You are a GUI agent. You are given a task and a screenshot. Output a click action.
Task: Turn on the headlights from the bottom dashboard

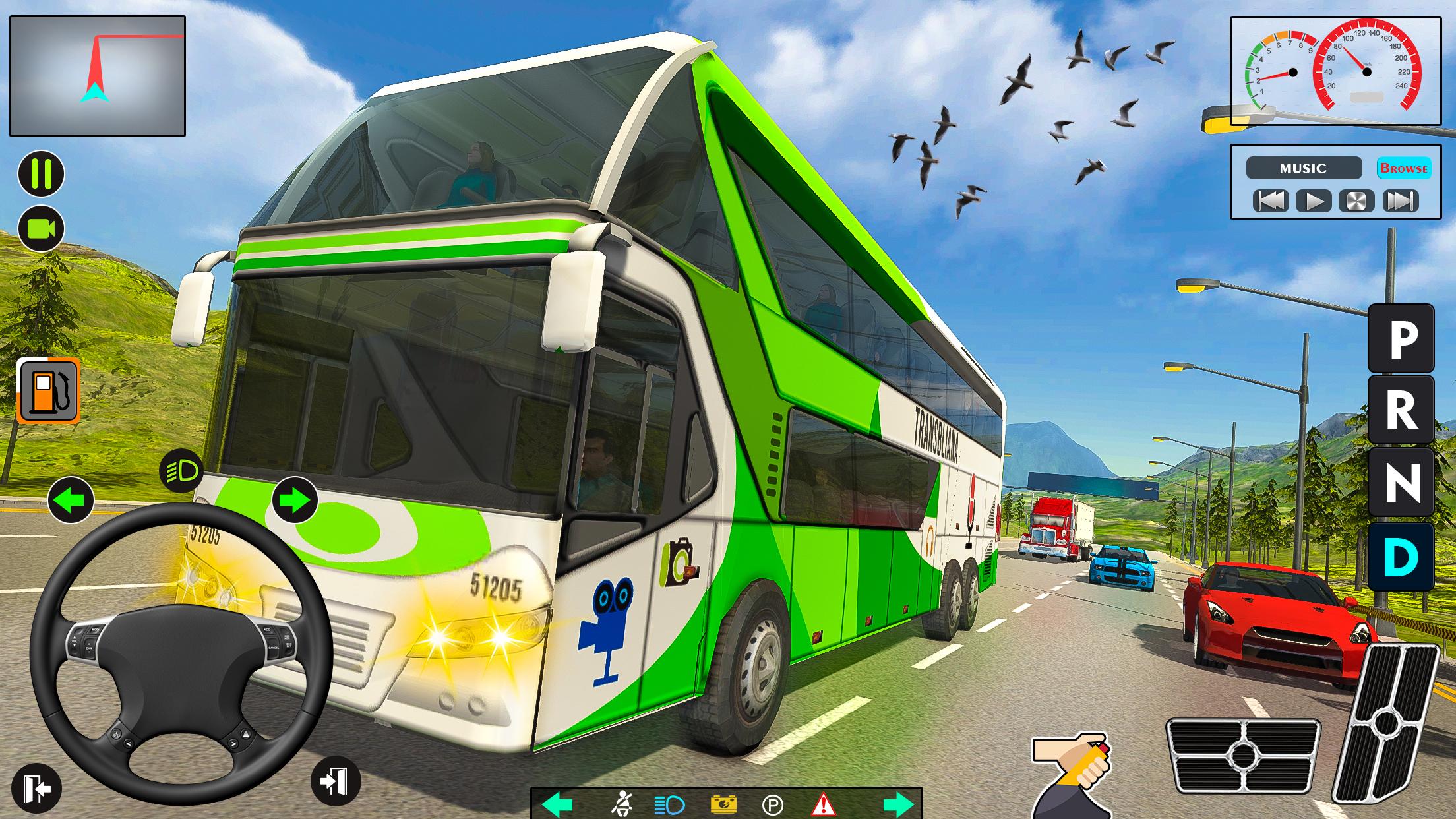click(x=669, y=804)
